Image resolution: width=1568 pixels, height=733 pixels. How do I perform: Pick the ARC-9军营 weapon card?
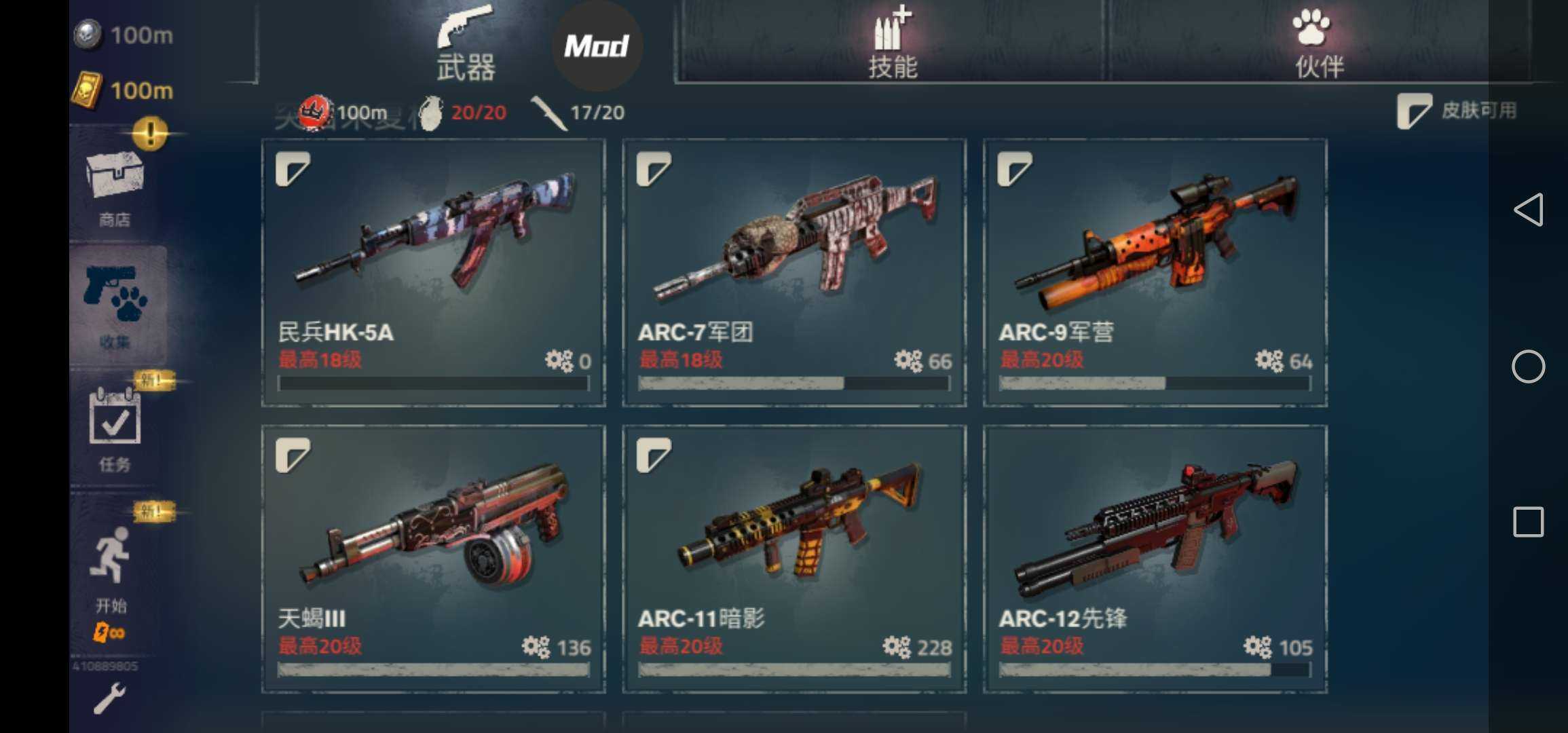(1155, 272)
